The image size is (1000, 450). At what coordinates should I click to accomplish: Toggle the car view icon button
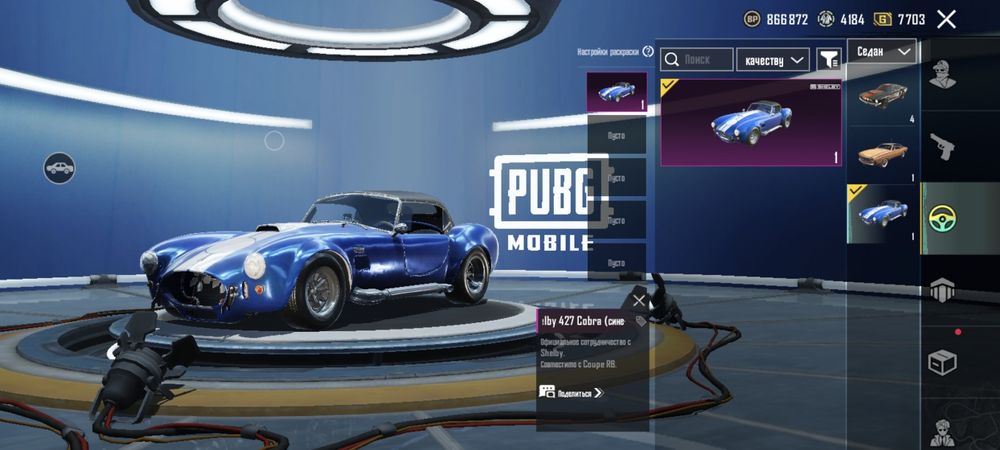pos(60,167)
